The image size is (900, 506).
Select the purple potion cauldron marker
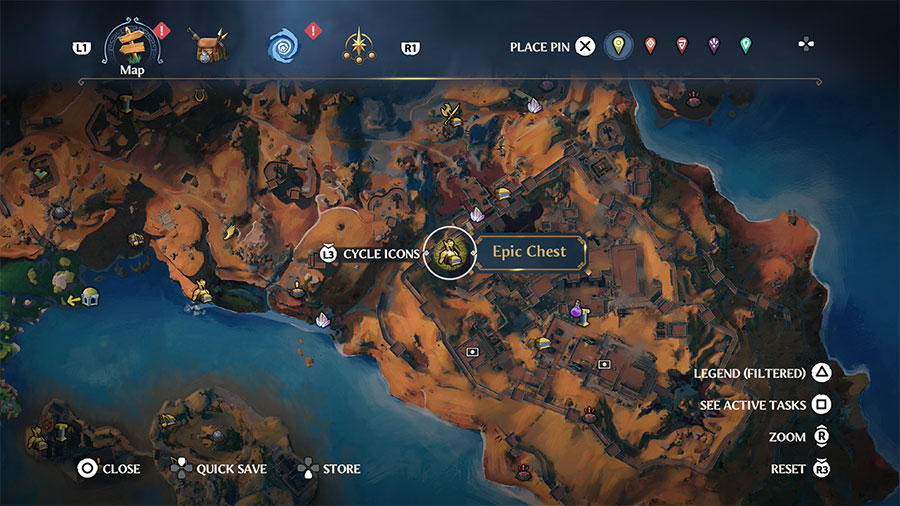pos(578,313)
